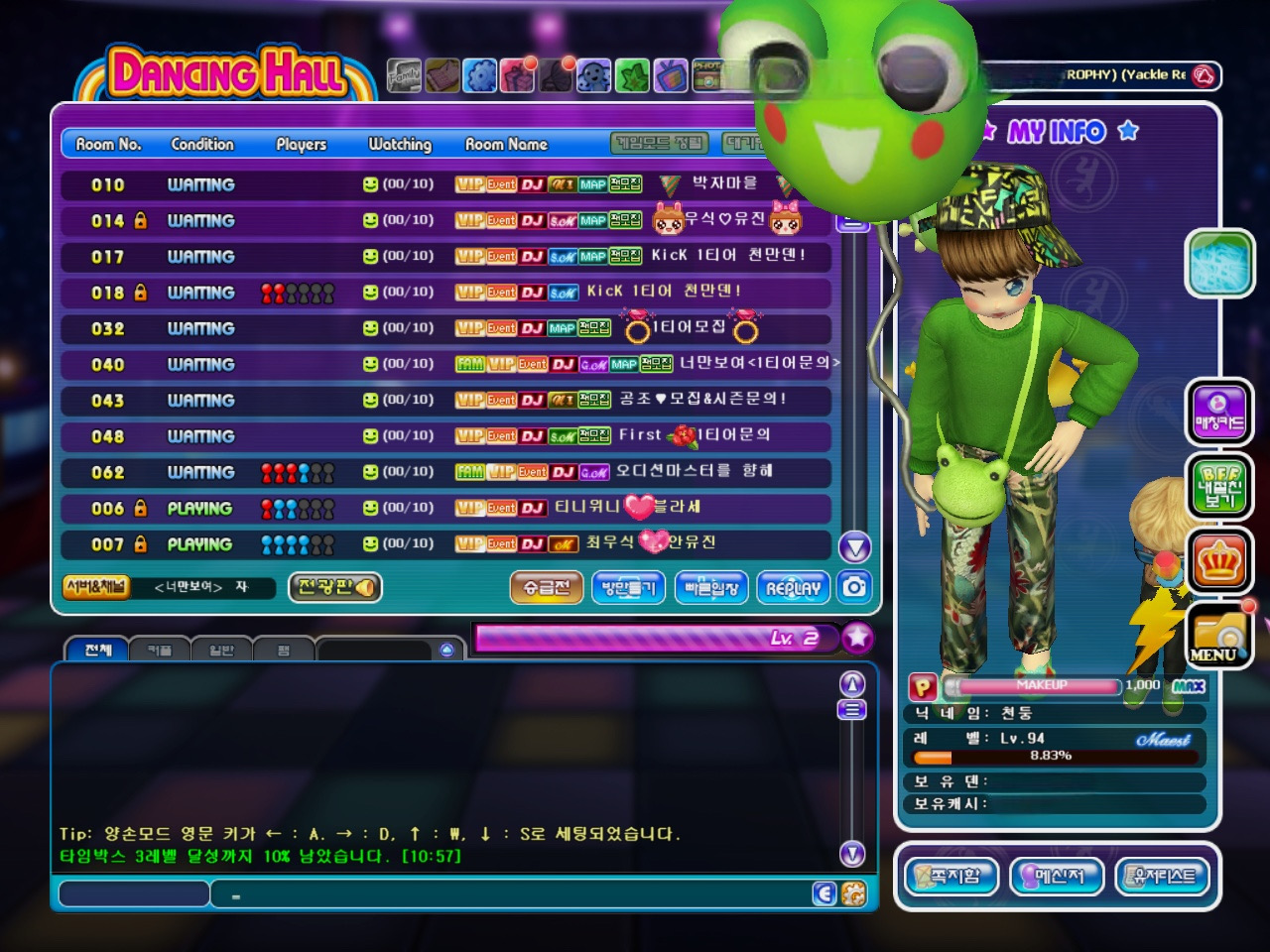Open the 전광판 megaphone billboard button
This screenshot has height=952, width=1270.
pos(335,587)
